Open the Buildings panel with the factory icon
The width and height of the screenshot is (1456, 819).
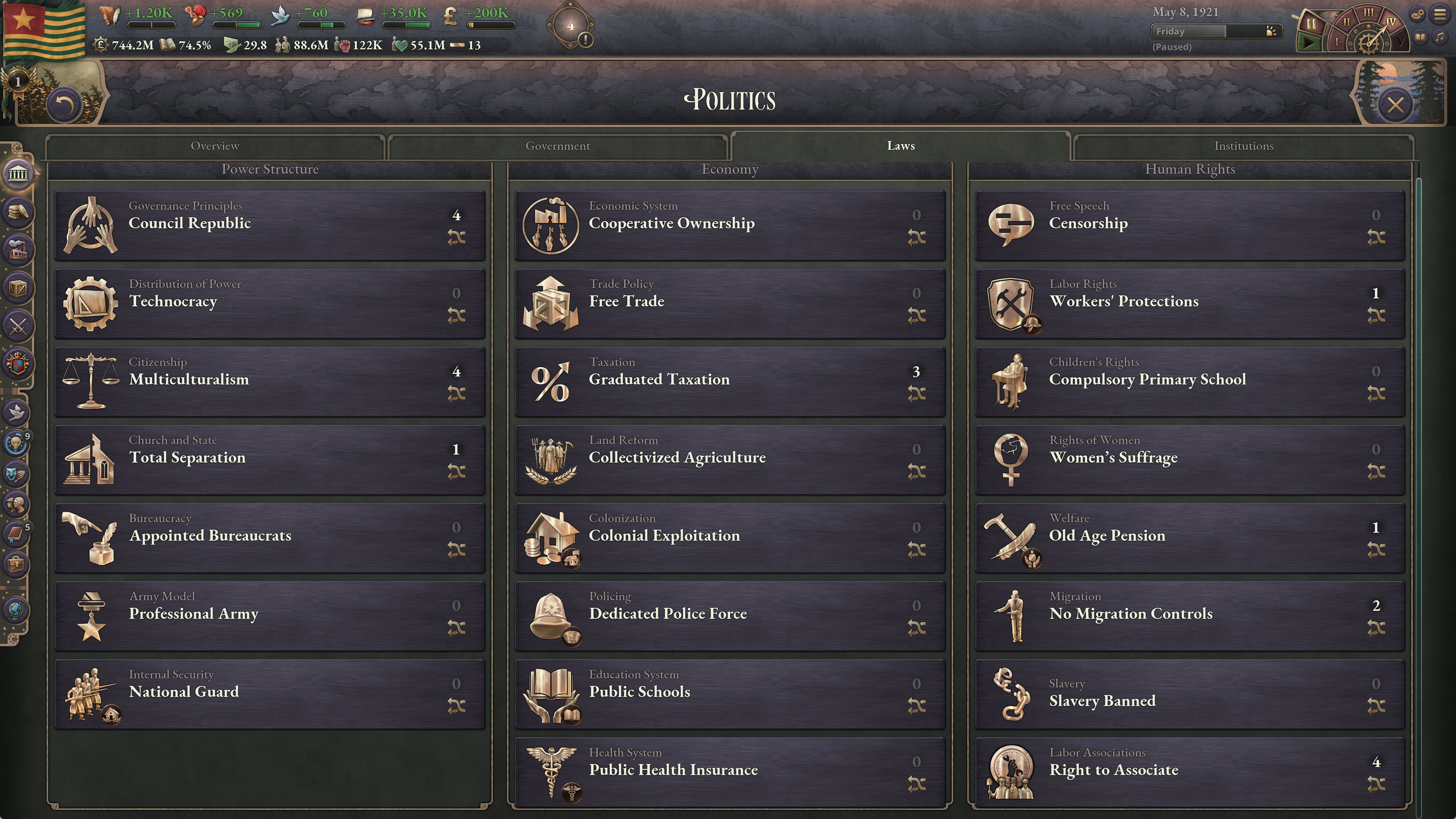click(x=19, y=249)
